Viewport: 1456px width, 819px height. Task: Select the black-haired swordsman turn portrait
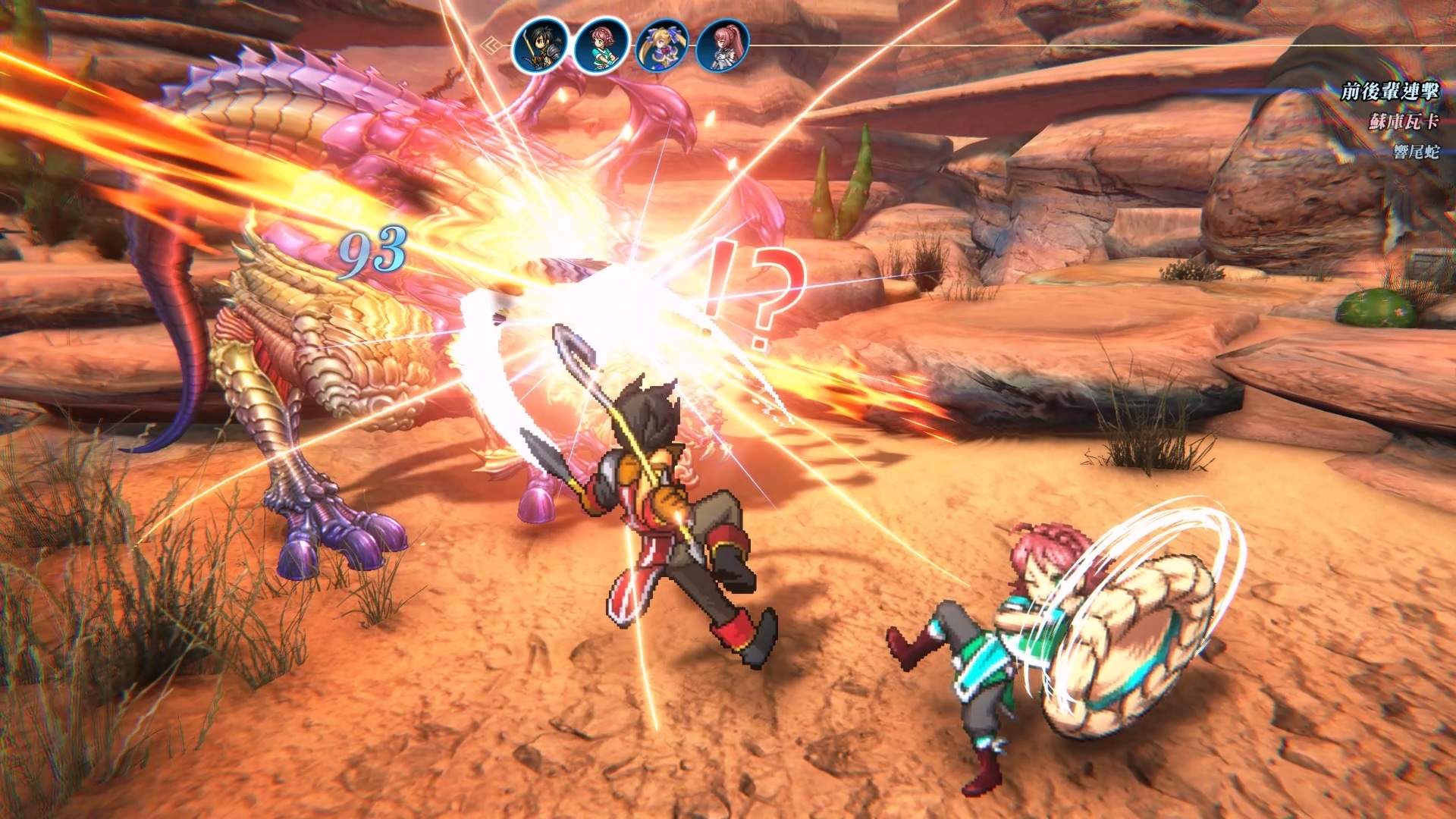[540, 45]
